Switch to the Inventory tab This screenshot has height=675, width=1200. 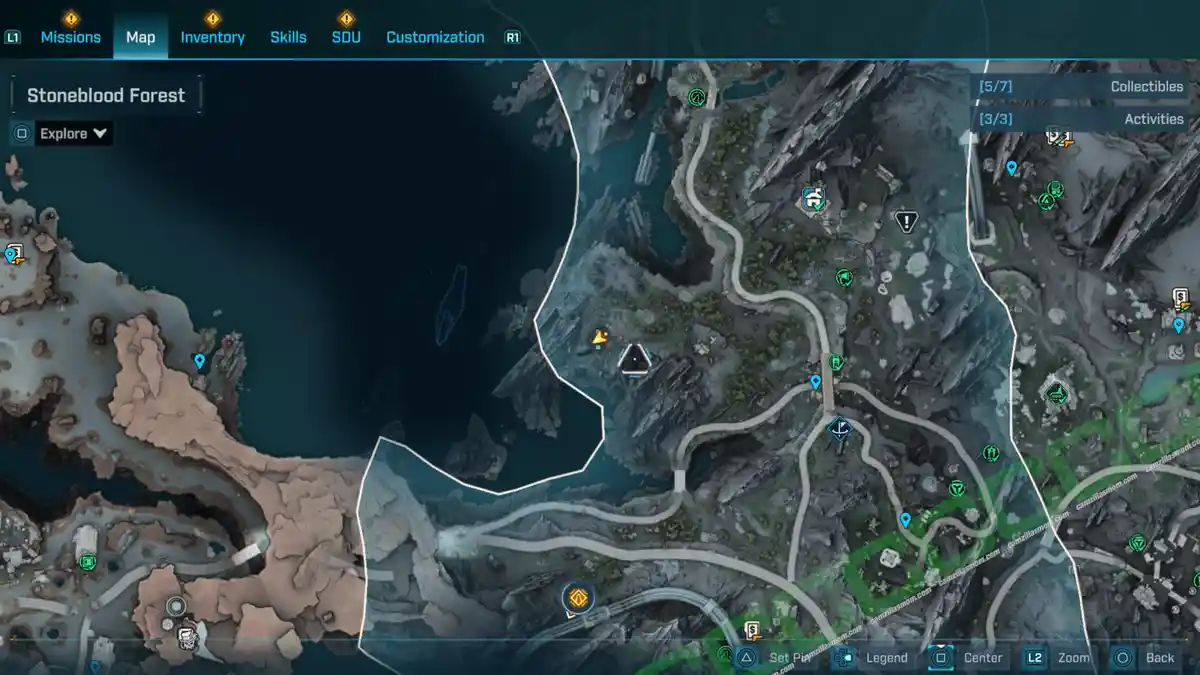pyautogui.click(x=212, y=37)
